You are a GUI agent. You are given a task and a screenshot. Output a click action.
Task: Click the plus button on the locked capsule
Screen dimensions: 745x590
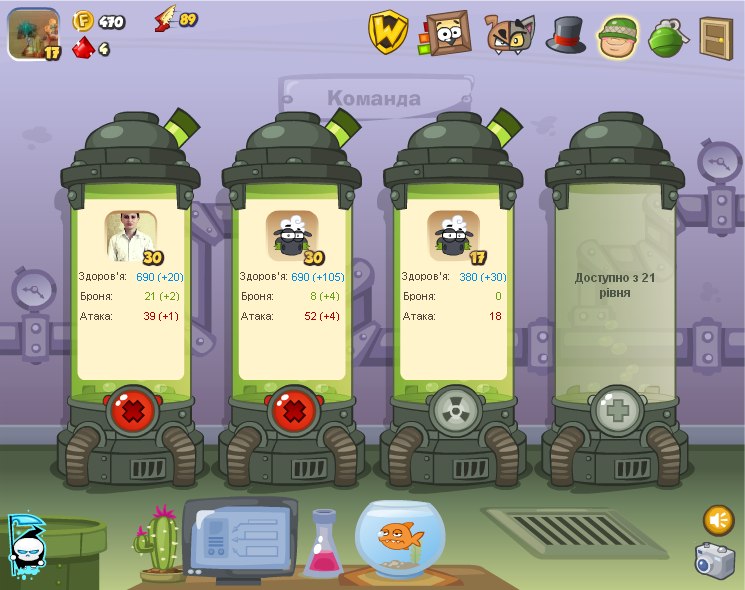pos(616,410)
